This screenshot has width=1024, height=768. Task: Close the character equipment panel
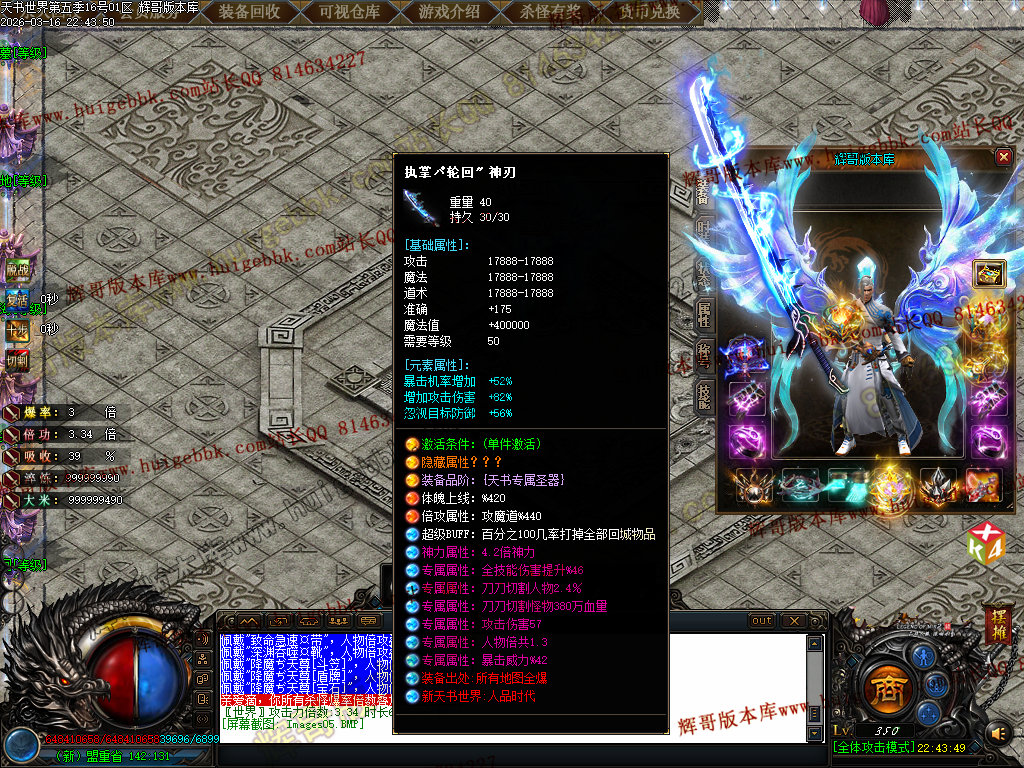click(x=1004, y=157)
